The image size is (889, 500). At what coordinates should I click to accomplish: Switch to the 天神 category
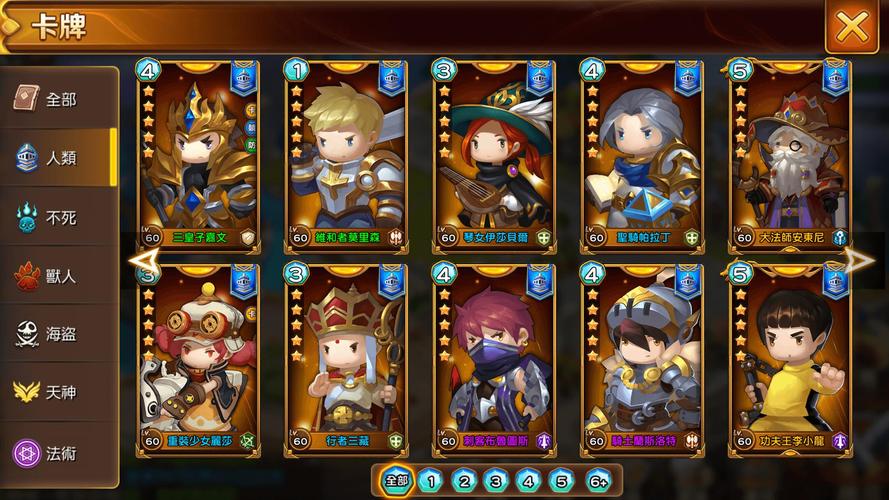point(59,393)
